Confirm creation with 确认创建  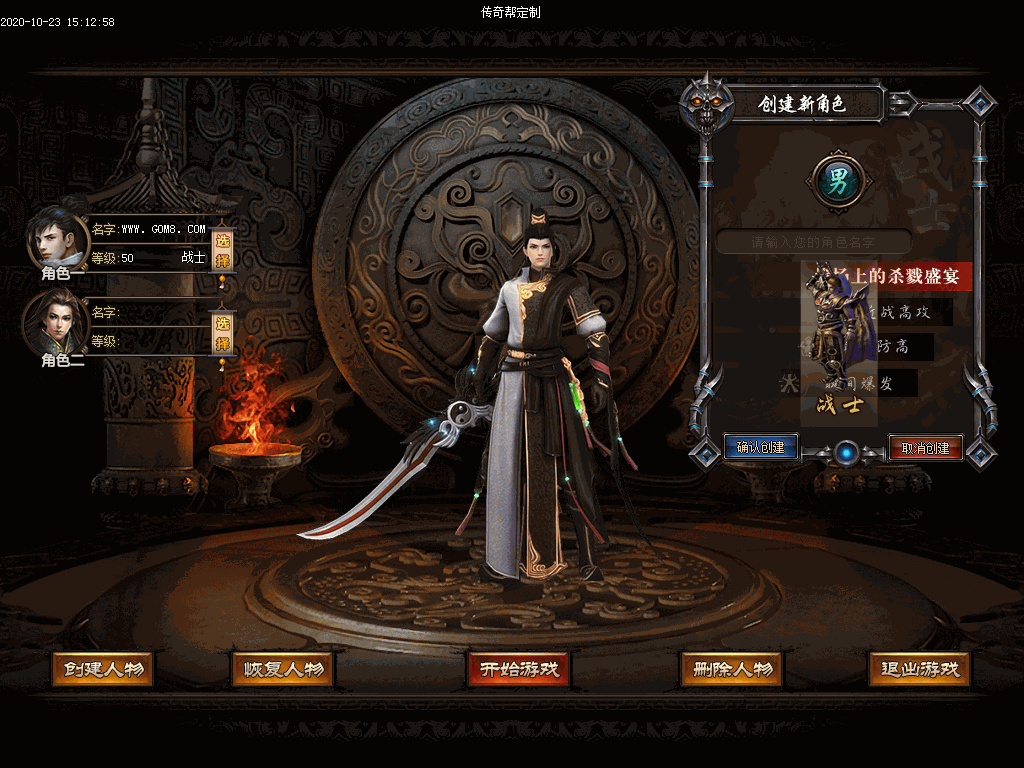(761, 447)
